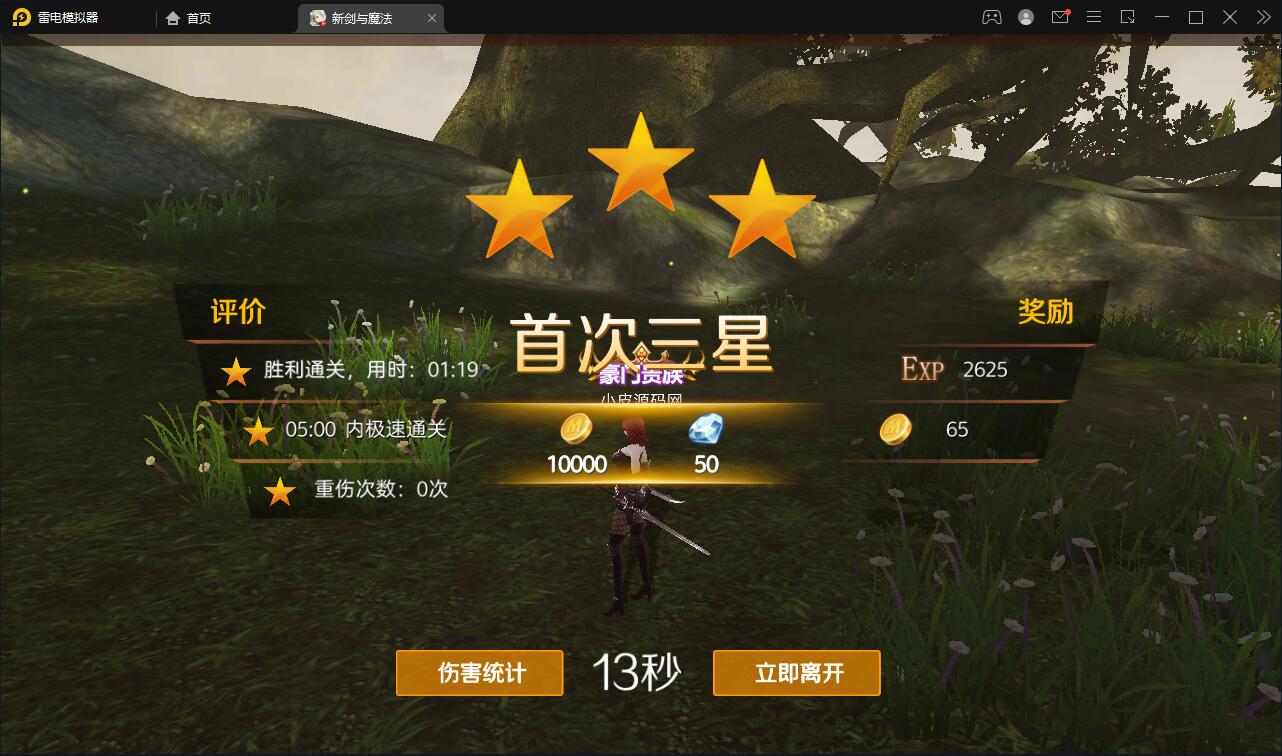Click the 伤害统计 button
The height and width of the screenshot is (756, 1282).
coord(479,673)
